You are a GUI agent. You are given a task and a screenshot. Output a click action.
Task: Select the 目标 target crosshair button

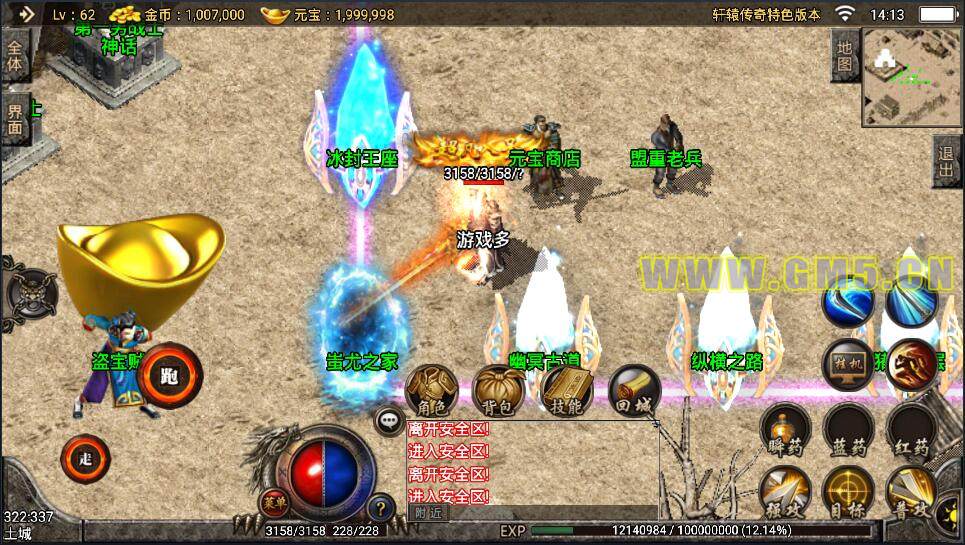848,493
